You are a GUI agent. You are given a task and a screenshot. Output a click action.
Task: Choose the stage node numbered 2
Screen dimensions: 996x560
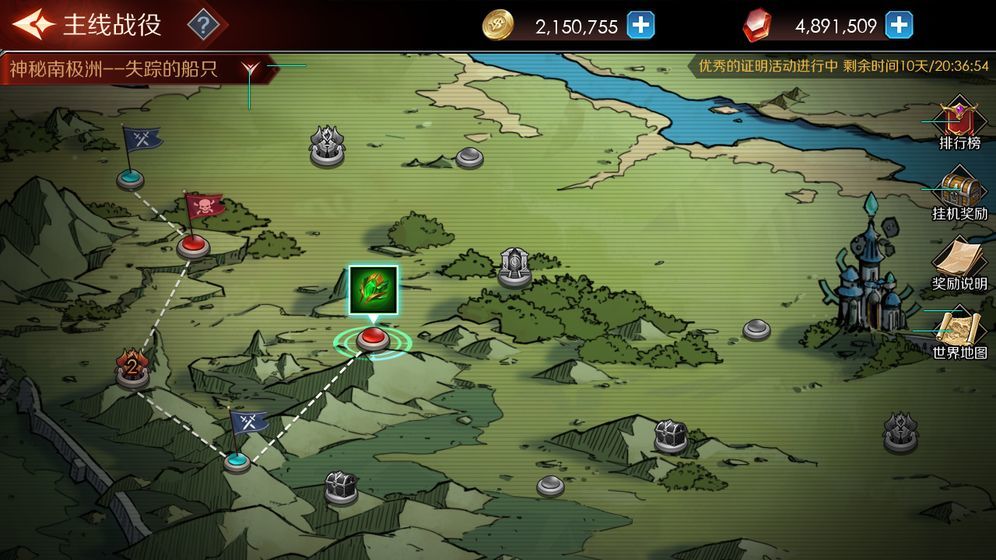coord(132,369)
